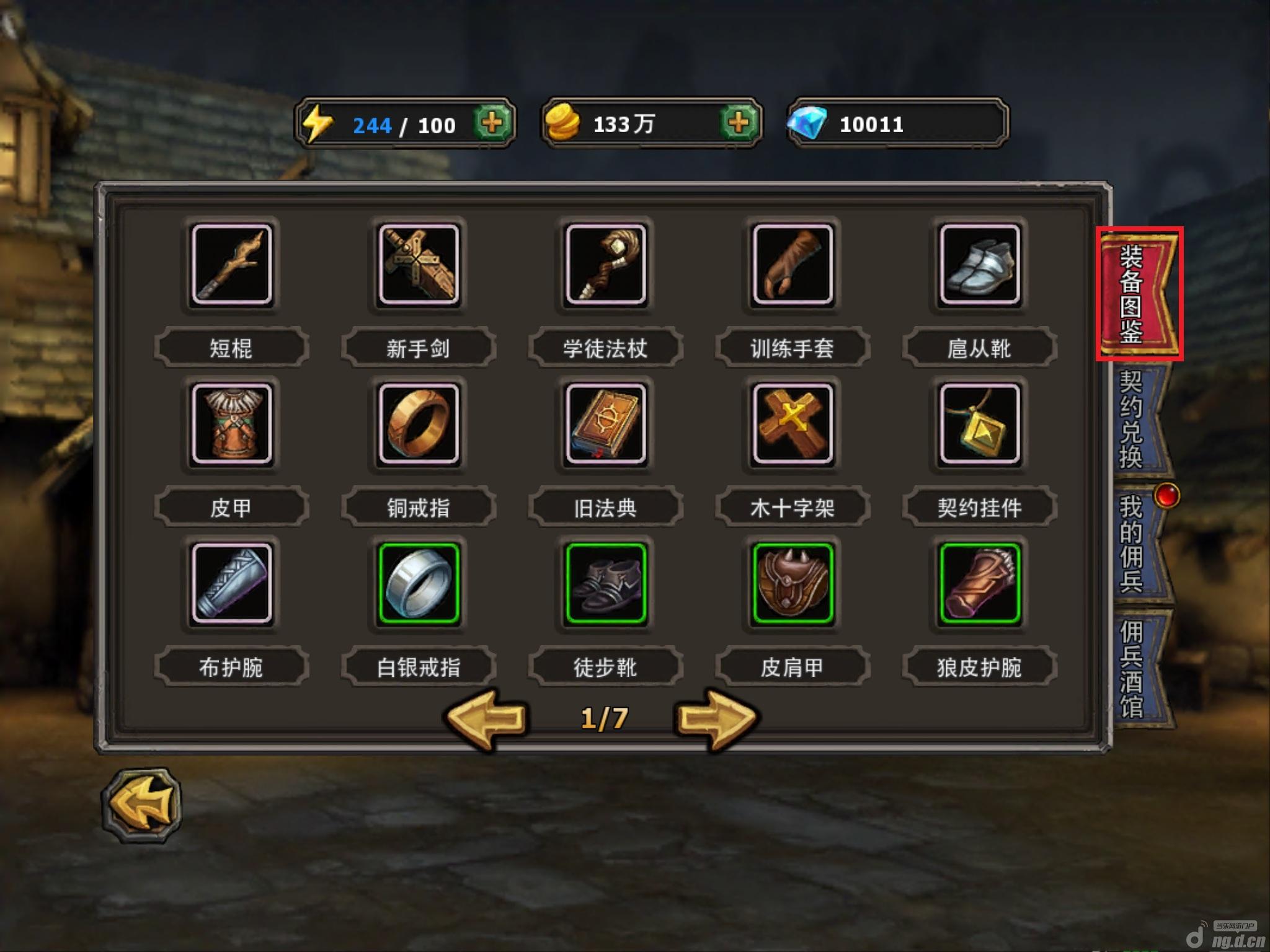Go to the next equipment page
Image resolution: width=1270 pixels, height=952 pixels.
[716, 719]
